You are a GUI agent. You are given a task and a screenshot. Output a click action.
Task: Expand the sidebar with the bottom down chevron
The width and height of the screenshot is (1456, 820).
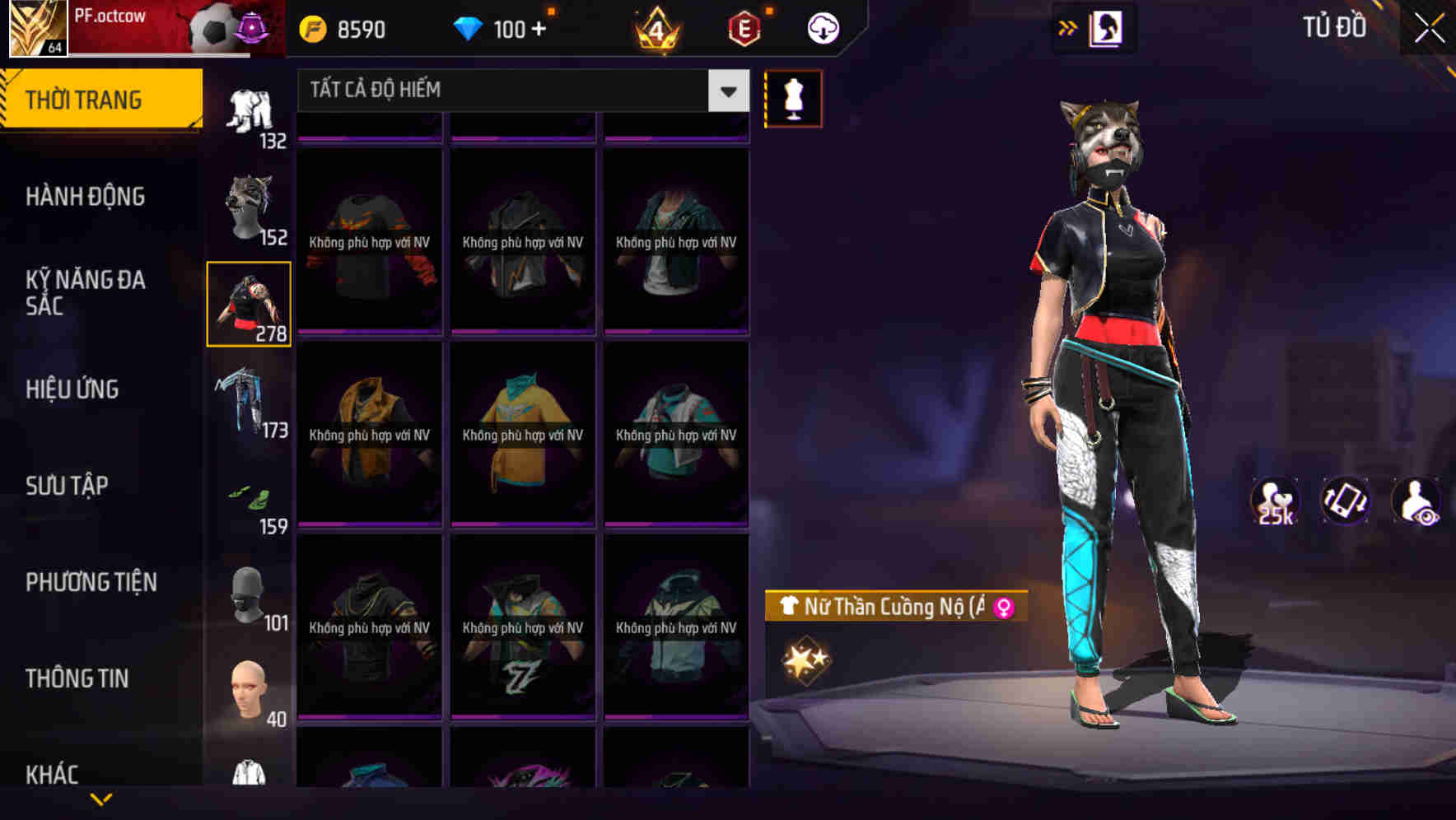coord(101,800)
